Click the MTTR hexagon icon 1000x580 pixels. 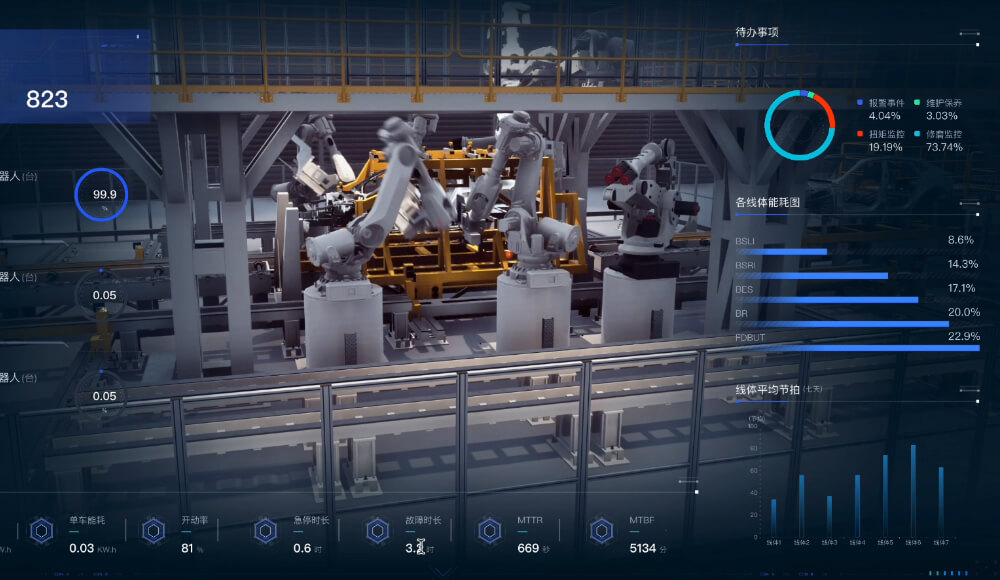pos(489,530)
